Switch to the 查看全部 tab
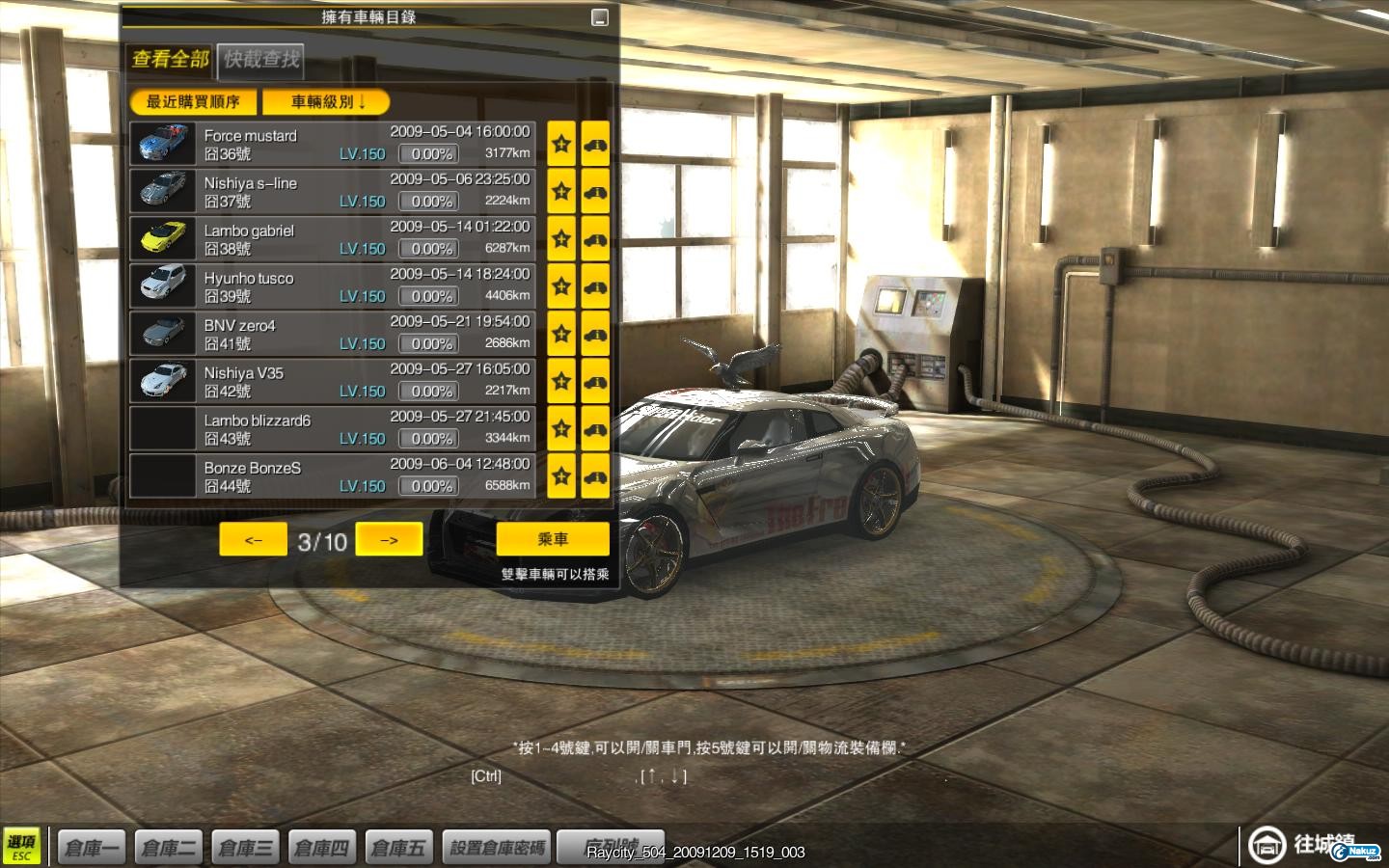1389x868 pixels. click(170, 59)
